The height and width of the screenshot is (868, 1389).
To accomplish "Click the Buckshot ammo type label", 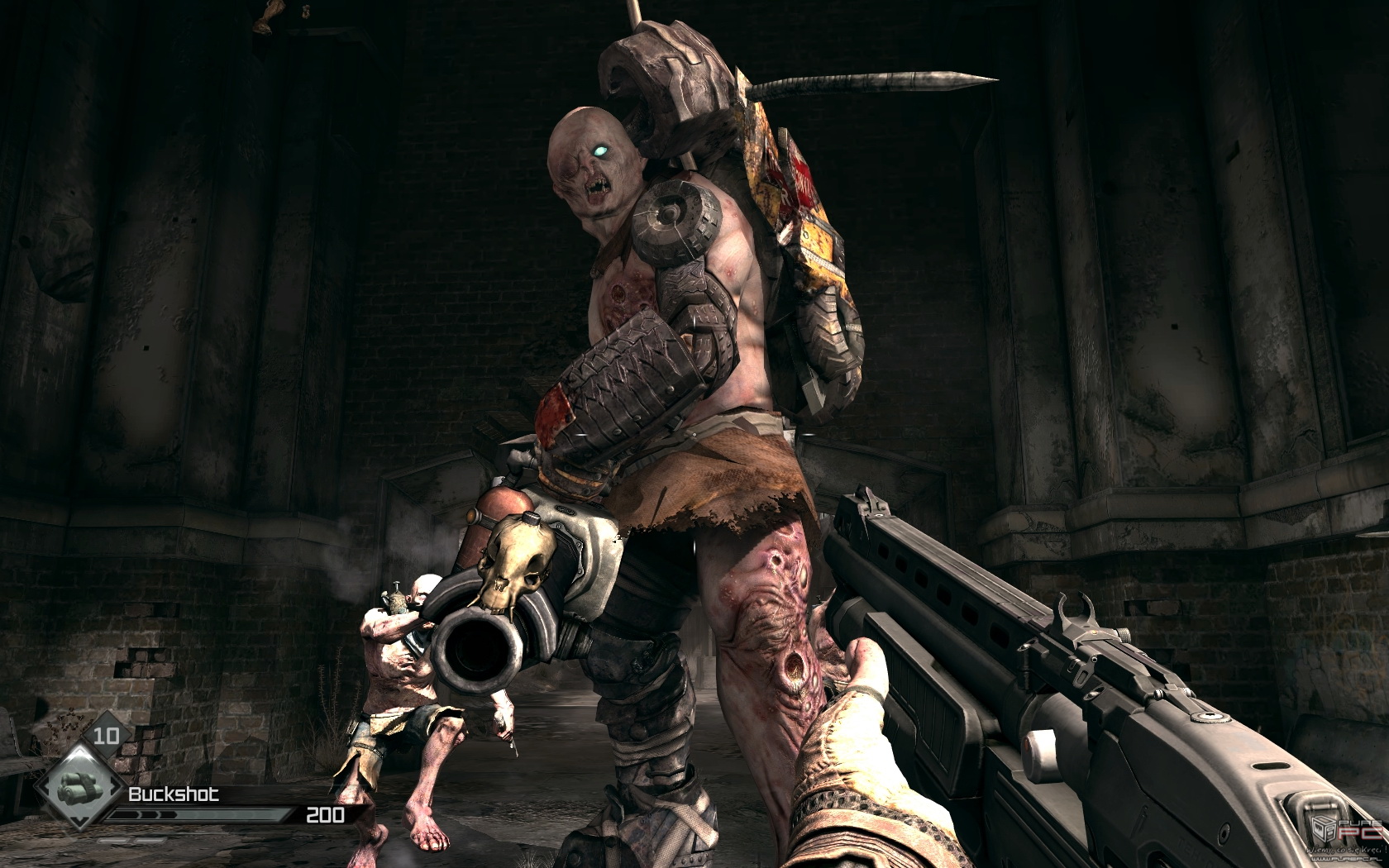I will click(174, 794).
